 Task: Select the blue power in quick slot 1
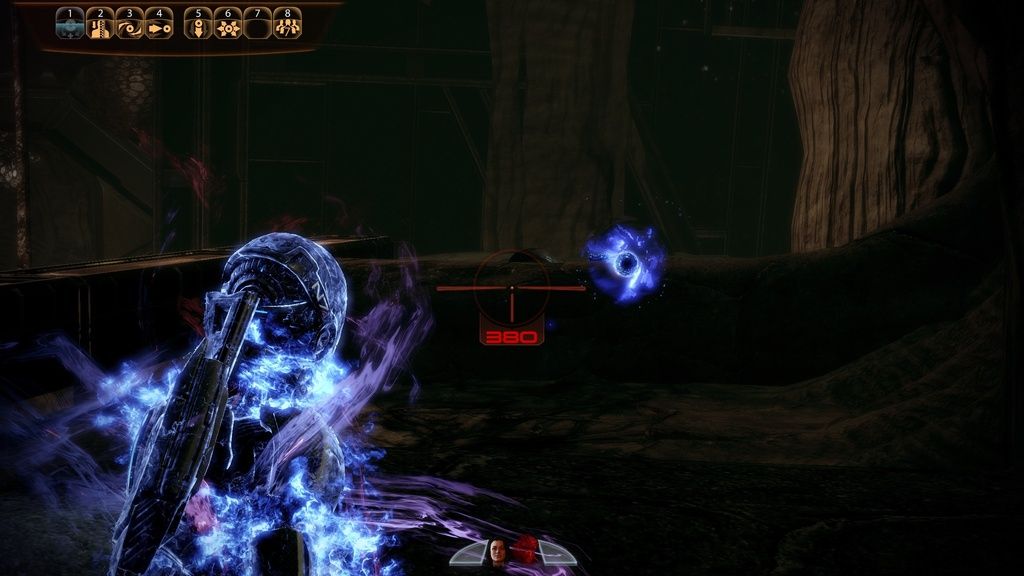click(69, 25)
